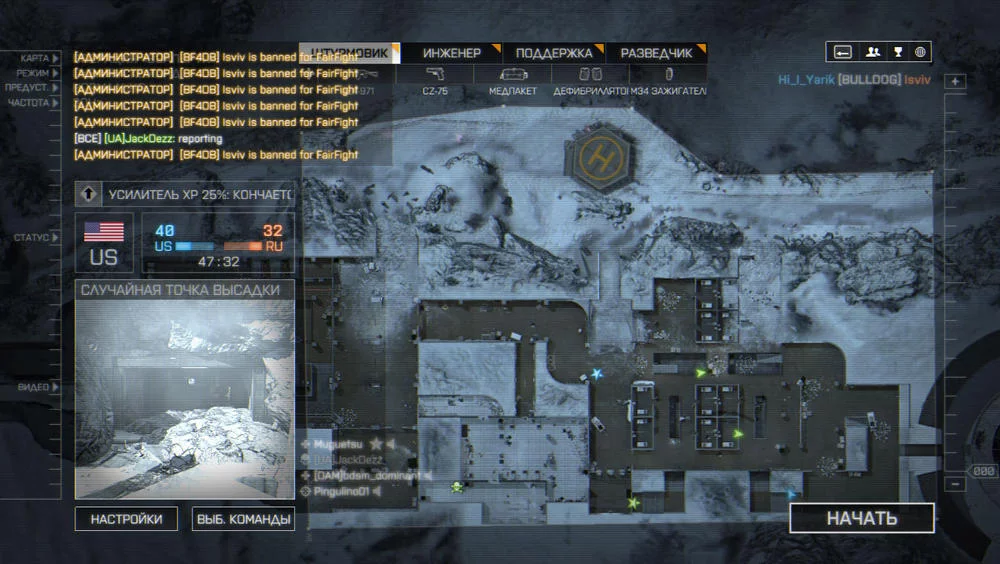Select the M34 incendiary grenade slot
1000x564 pixels.
(668, 81)
